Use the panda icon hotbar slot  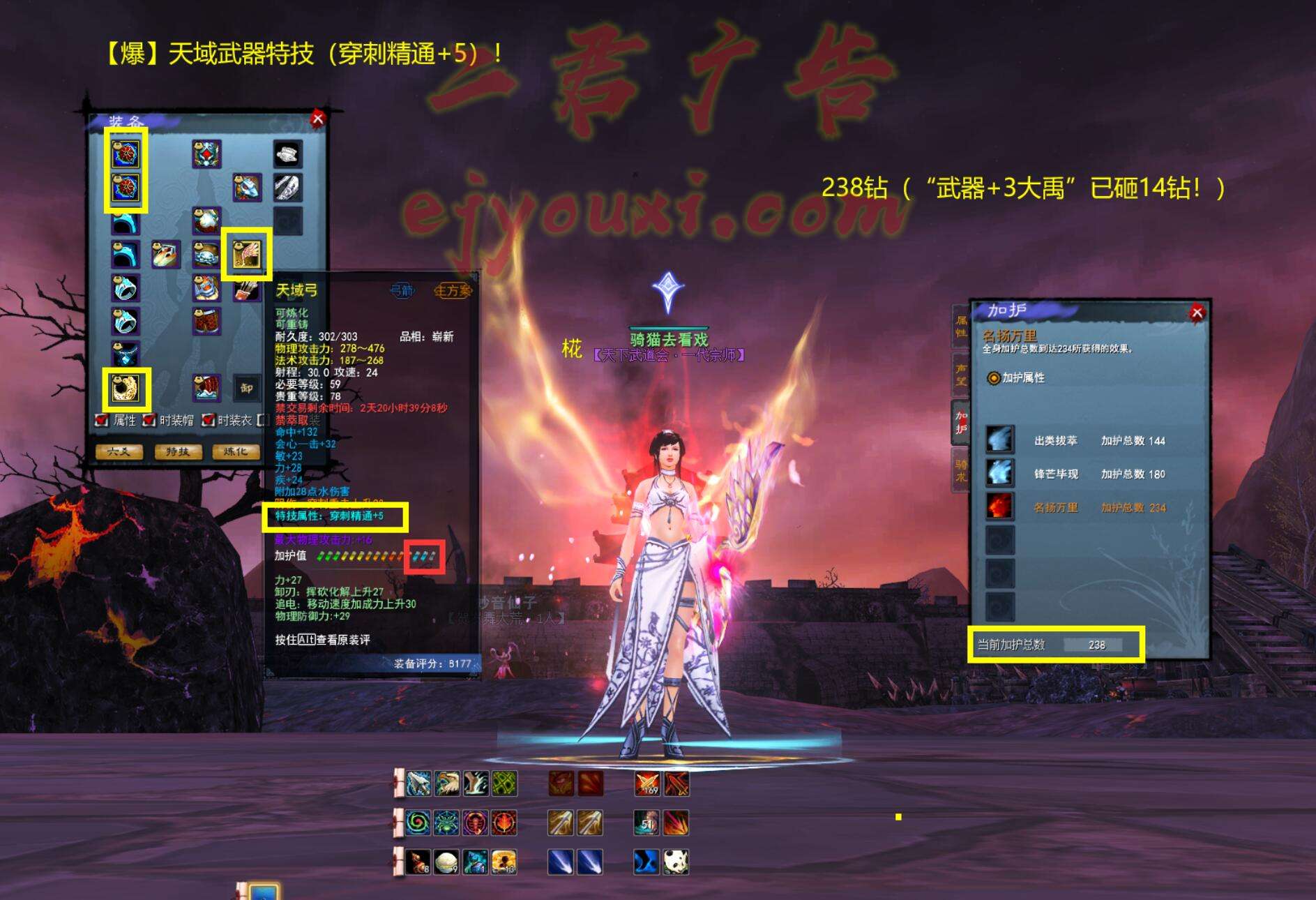click(676, 862)
